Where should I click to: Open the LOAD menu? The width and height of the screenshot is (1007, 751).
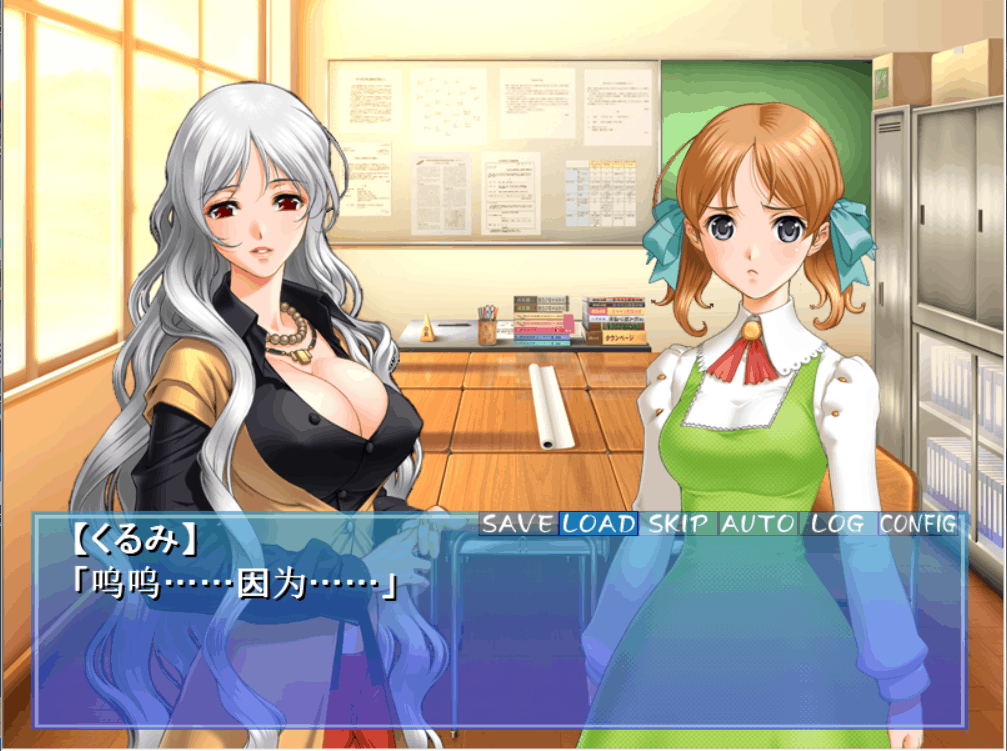pyautogui.click(x=598, y=523)
